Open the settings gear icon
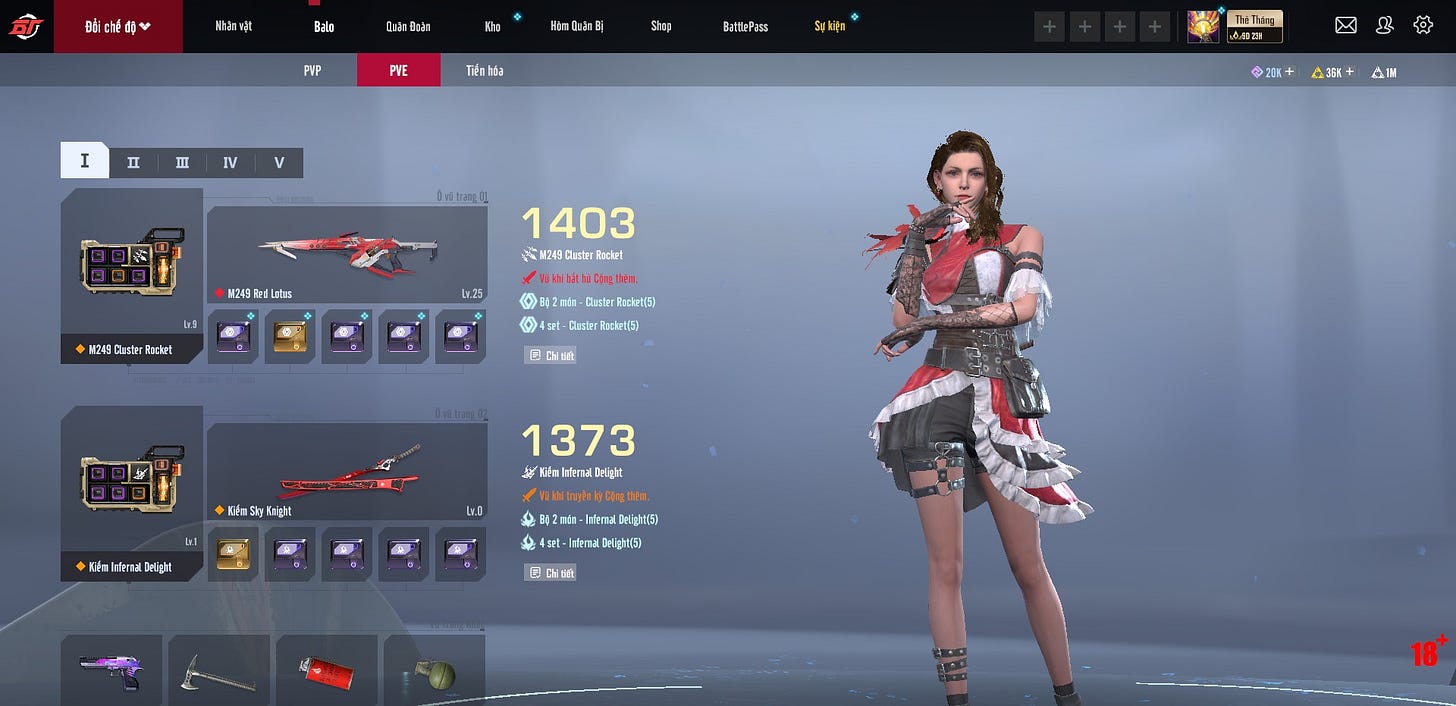Viewport: 1456px width, 706px height. [1423, 26]
